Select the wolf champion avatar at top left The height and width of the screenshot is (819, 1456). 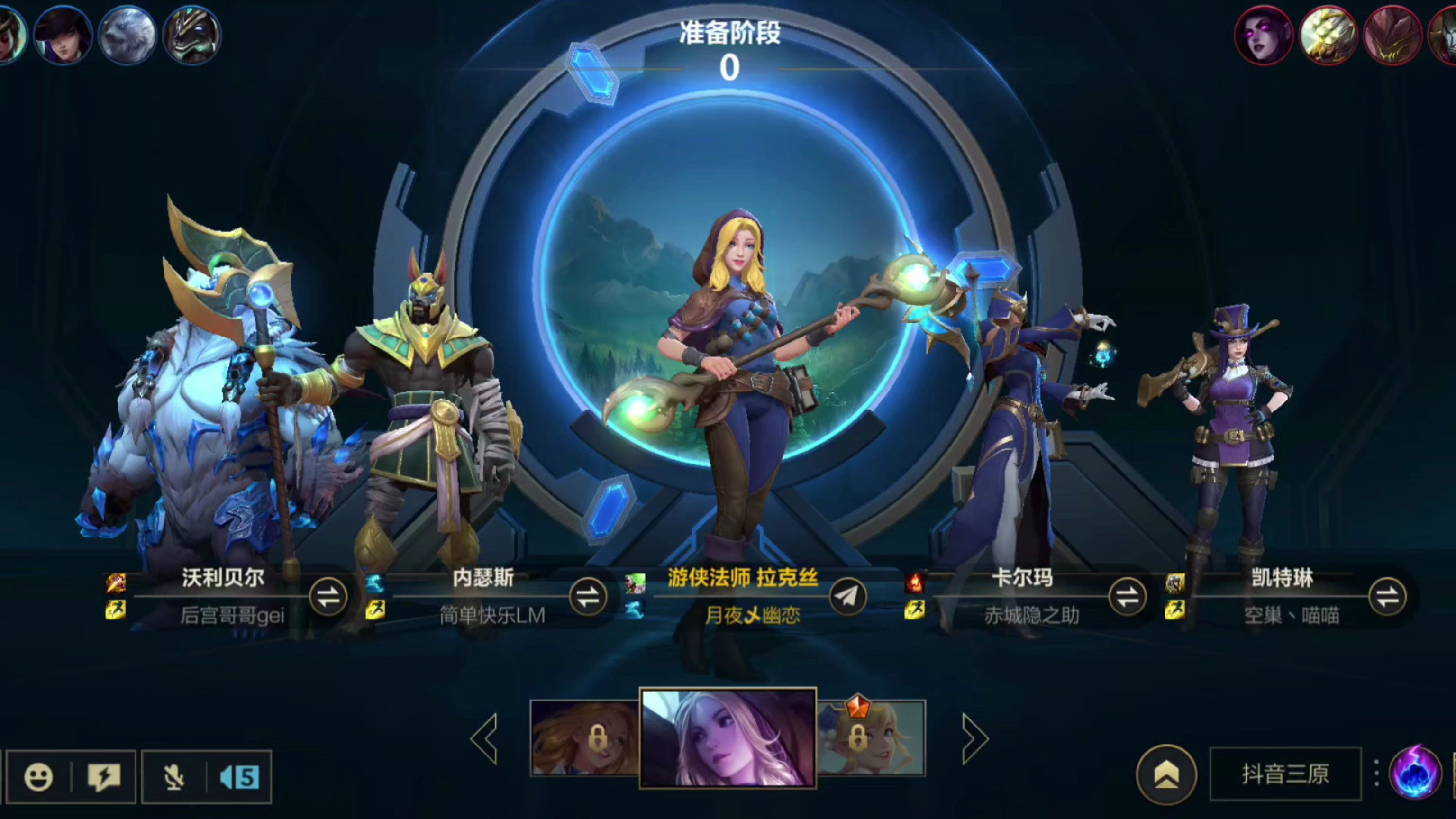click(129, 35)
